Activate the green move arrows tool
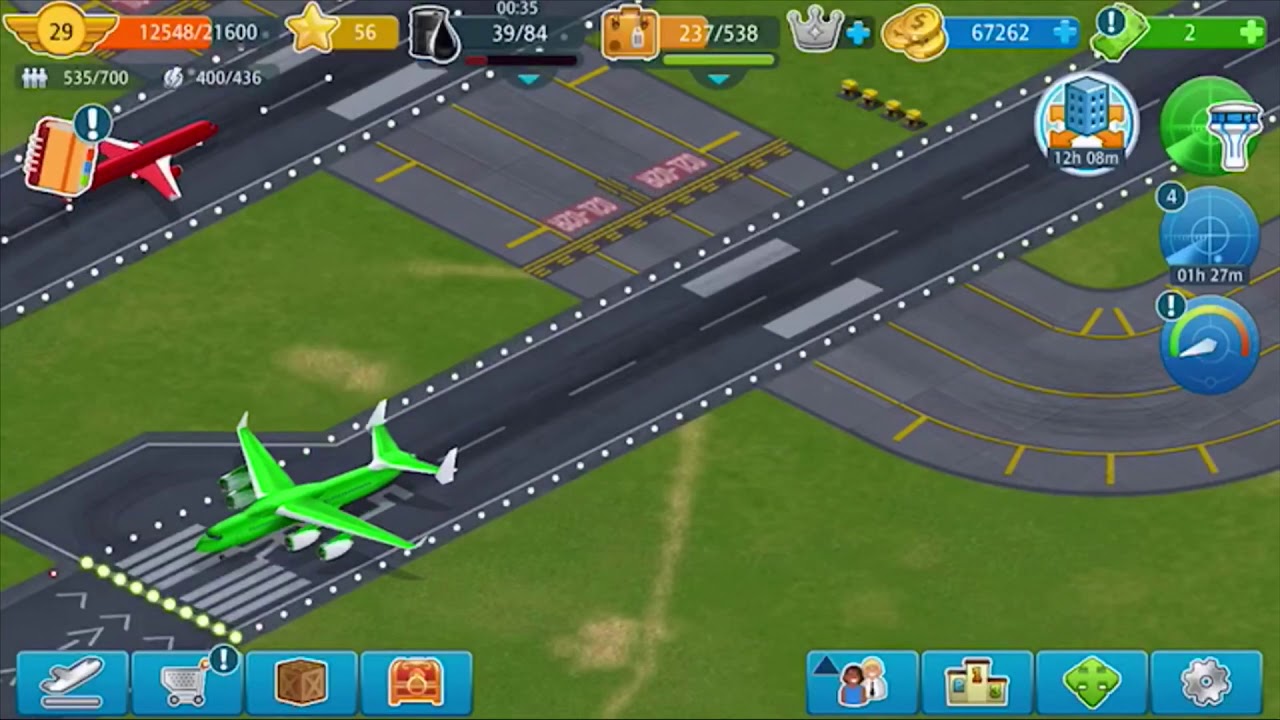The width and height of the screenshot is (1280, 720). pyautogui.click(x=1092, y=681)
